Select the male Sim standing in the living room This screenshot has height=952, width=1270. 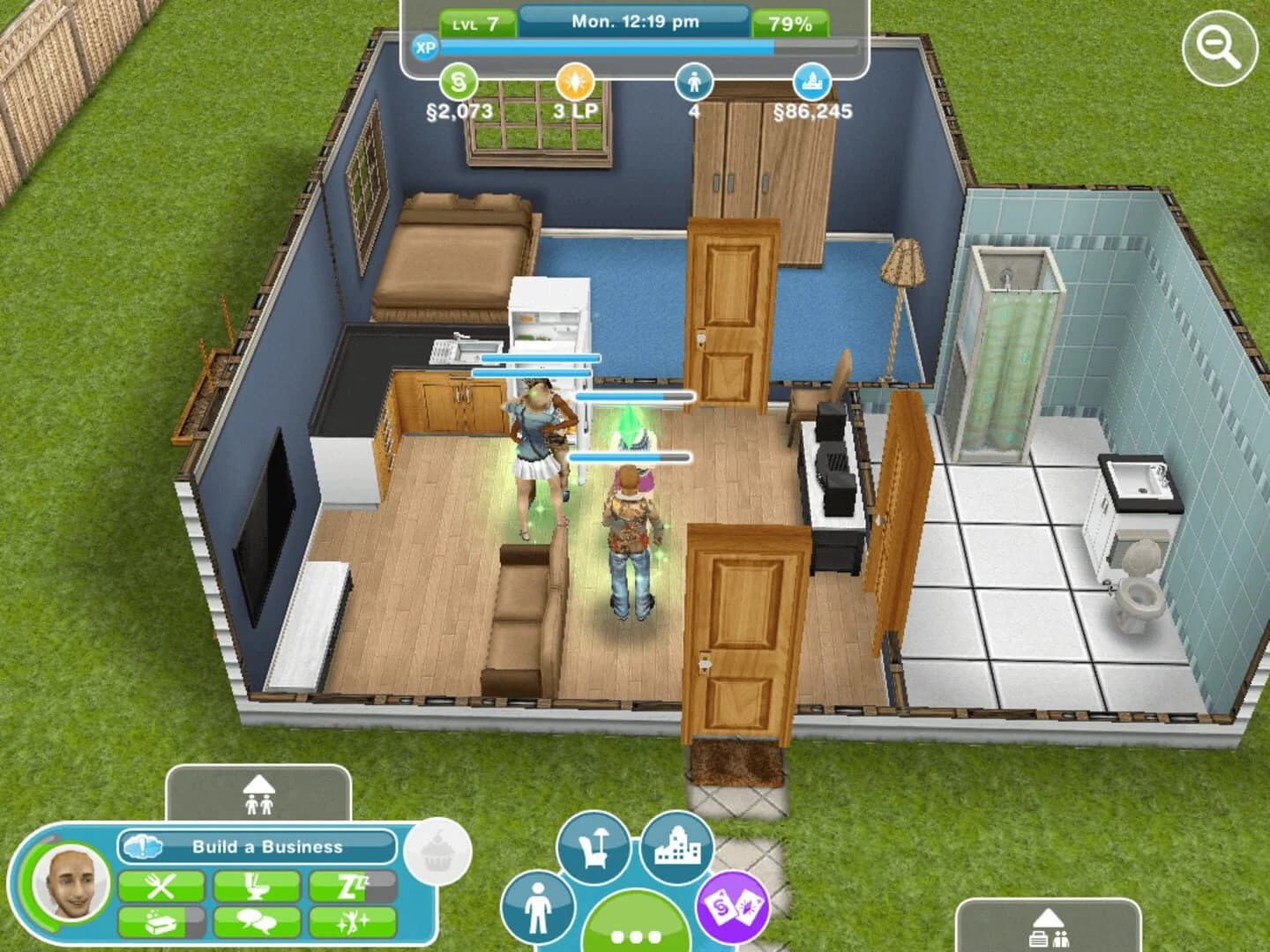coord(631,538)
